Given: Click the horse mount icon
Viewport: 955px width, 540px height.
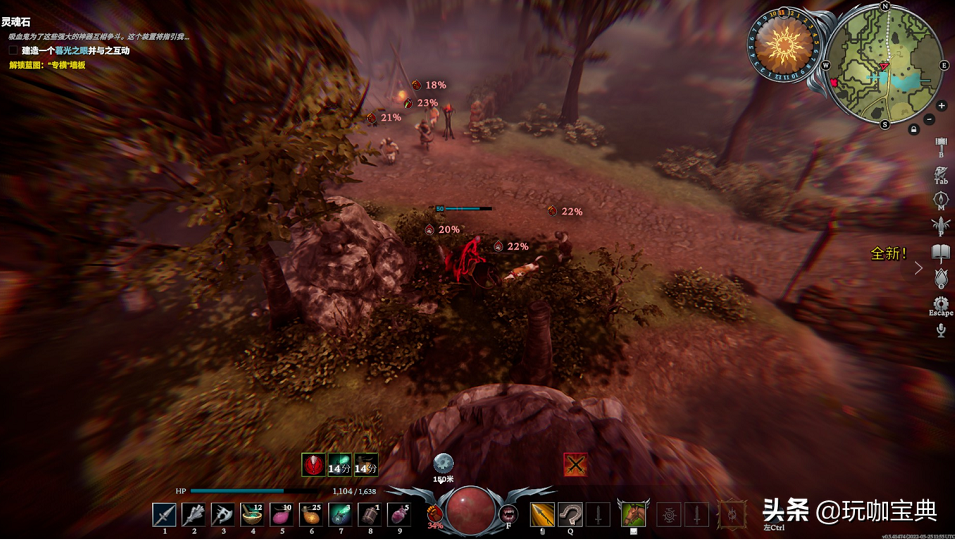Looking at the screenshot, I should 633,514.
